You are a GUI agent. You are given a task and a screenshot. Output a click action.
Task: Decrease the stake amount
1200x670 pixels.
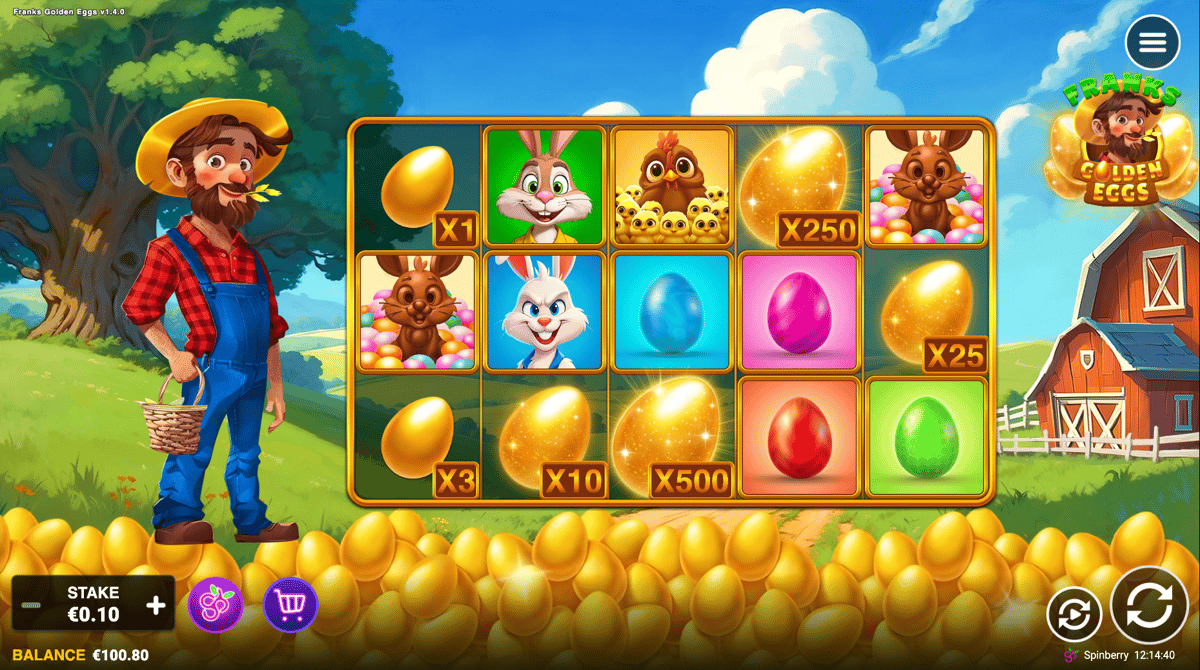click(31, 605)
